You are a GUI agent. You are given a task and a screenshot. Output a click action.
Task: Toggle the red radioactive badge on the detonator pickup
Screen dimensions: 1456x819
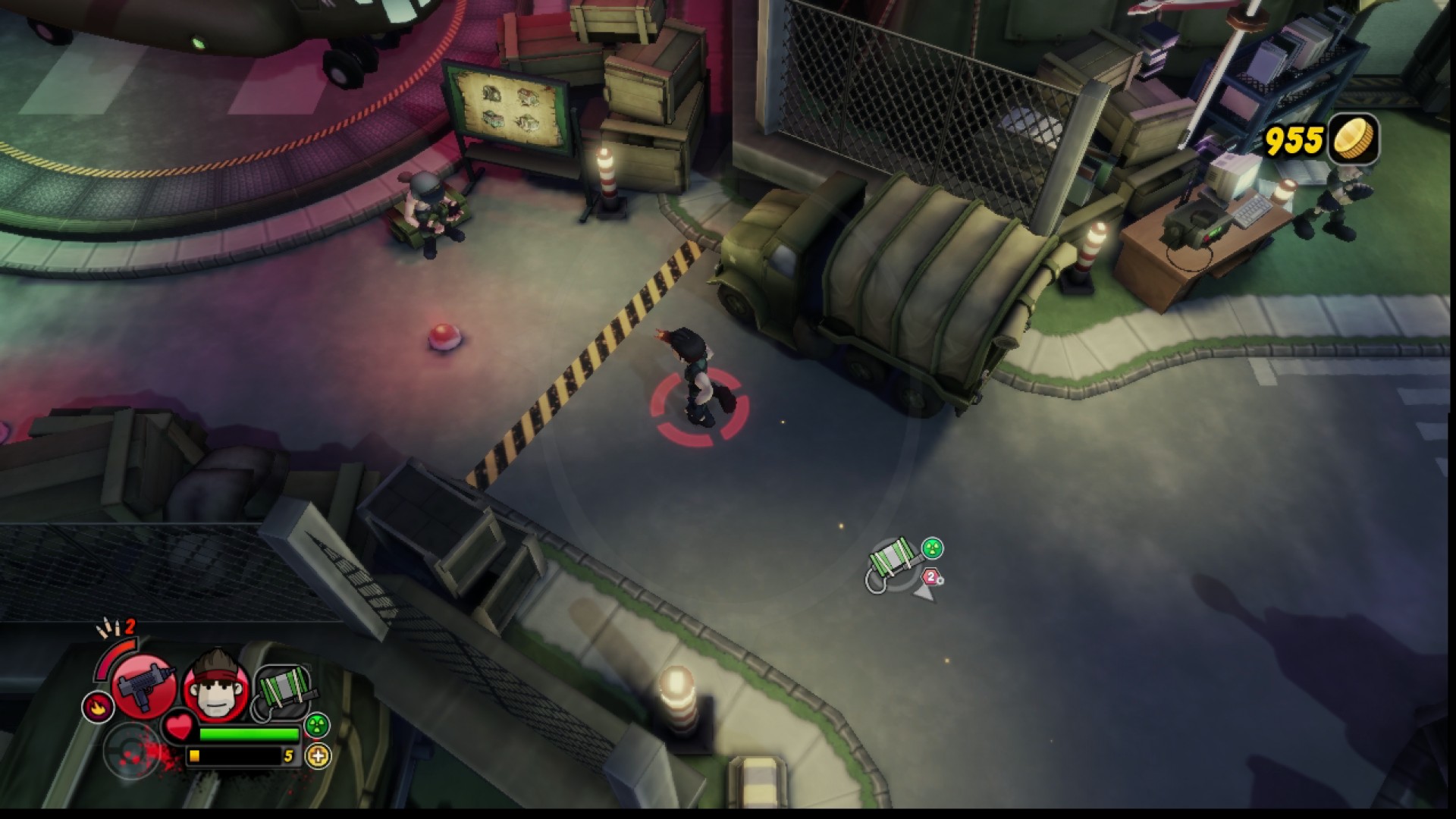click(x=933, y=548)
